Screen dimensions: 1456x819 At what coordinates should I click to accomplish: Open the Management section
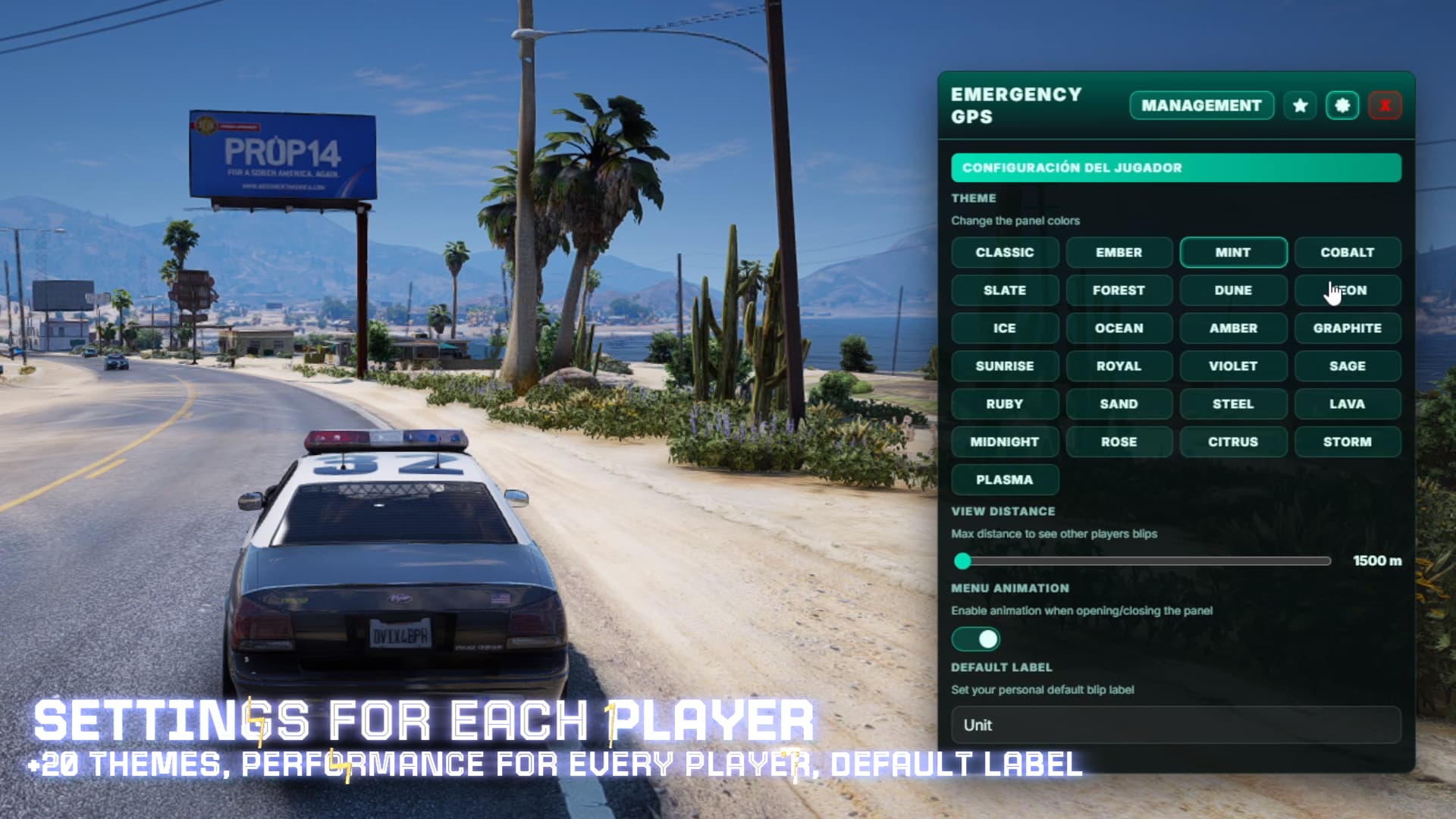[1201, 105]
